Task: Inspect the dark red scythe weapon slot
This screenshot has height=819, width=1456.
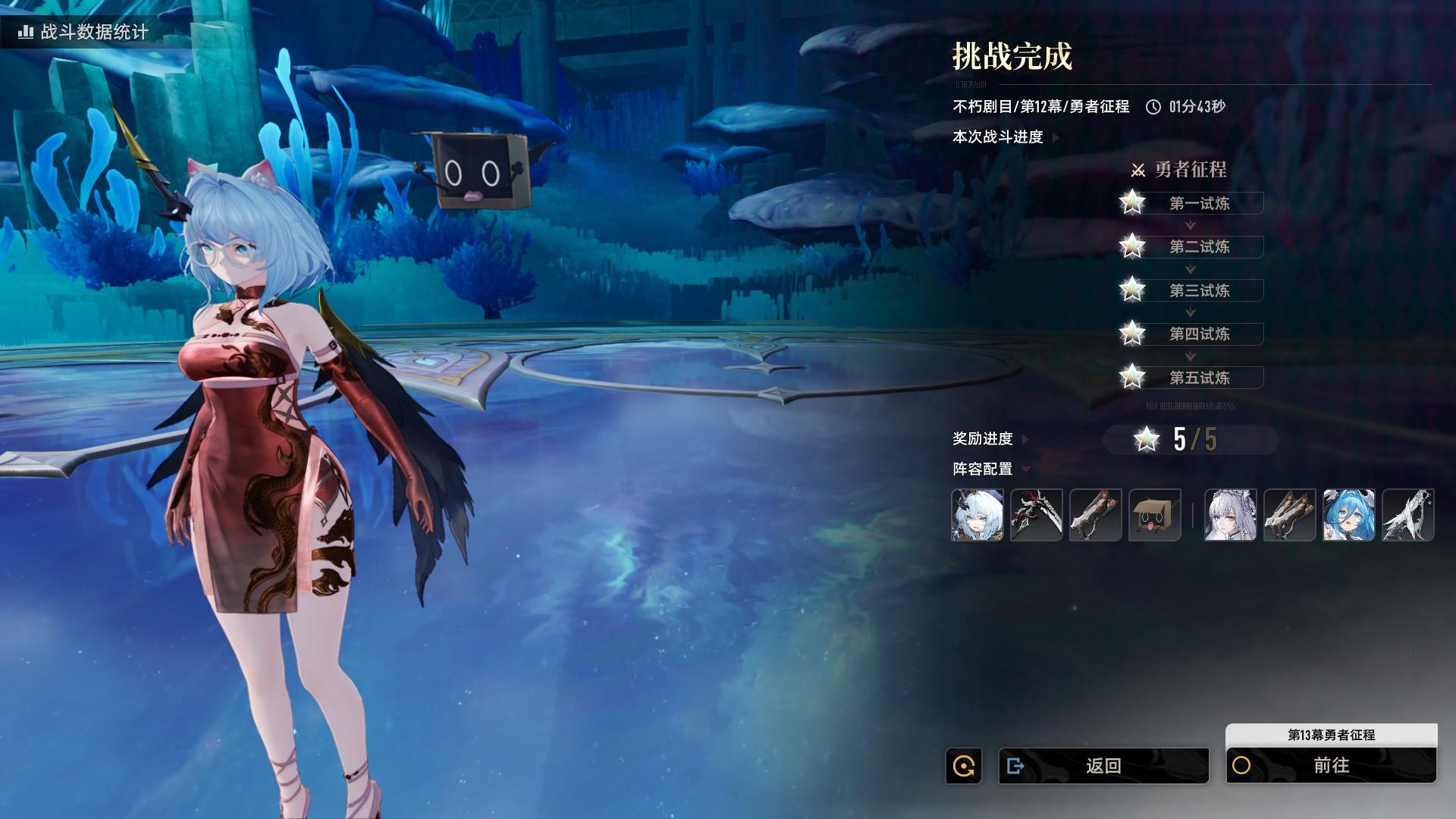Action: pyautogui.click(x=1036, y=515)
